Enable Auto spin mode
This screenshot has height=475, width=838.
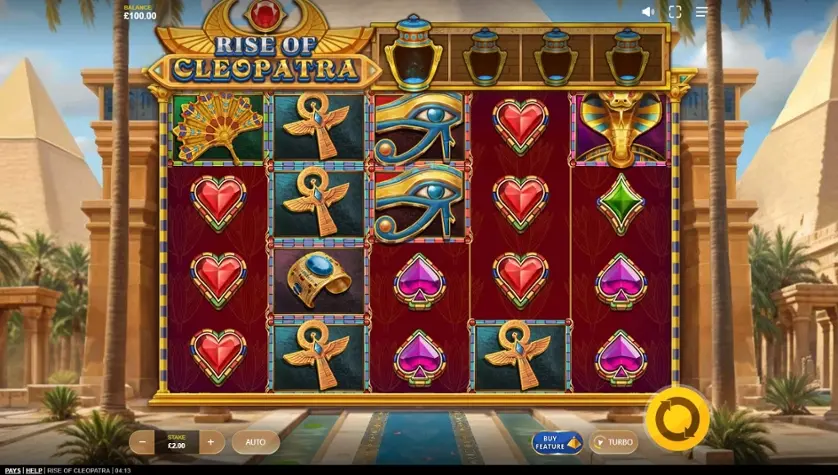(256, 441)
